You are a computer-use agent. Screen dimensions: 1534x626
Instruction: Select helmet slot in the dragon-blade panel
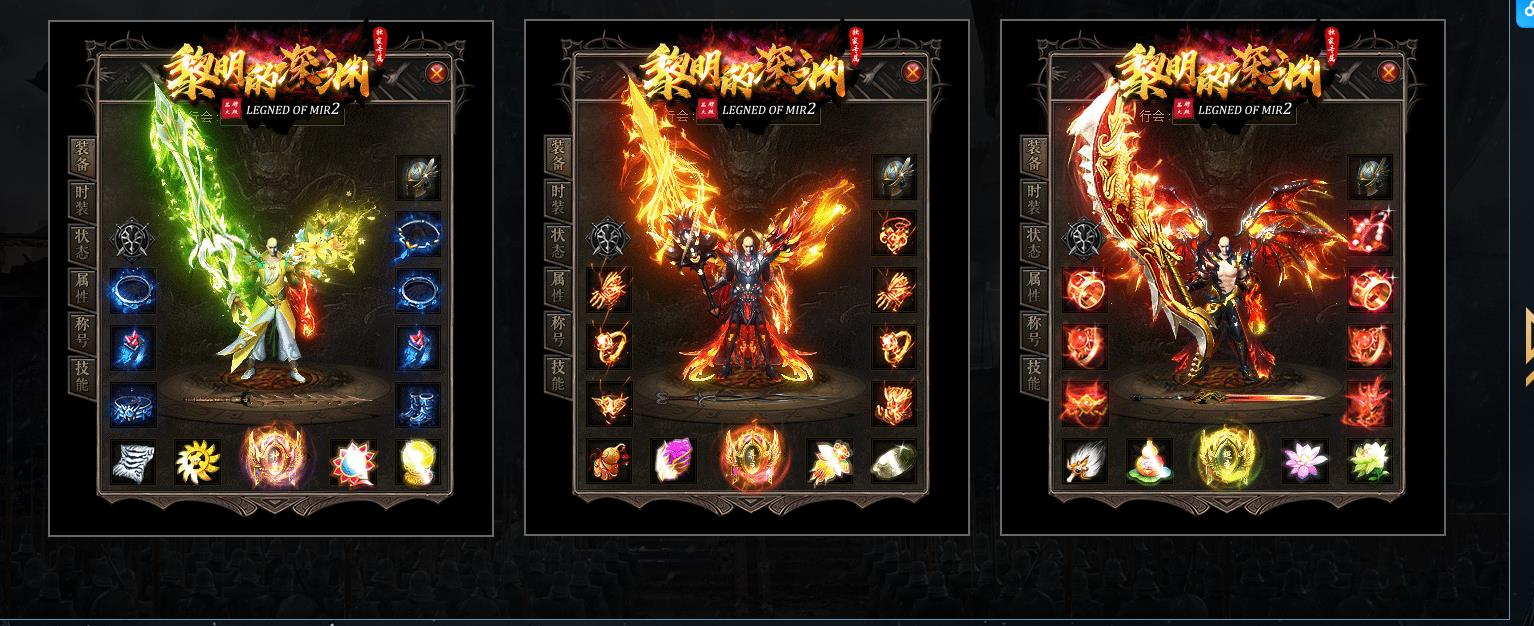click(1370, 179)
